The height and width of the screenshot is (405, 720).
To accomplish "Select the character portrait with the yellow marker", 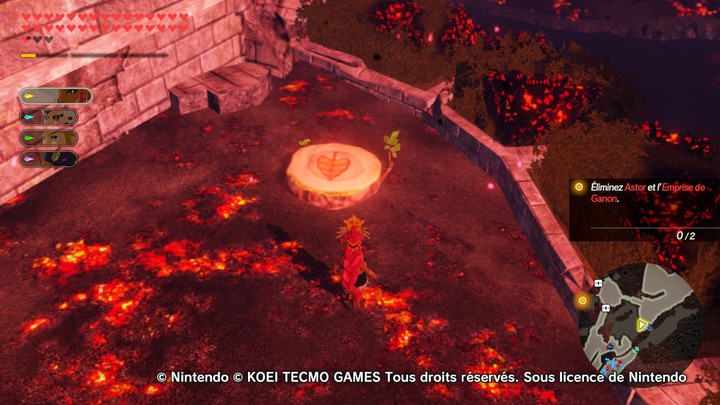I will click(56, 96).
